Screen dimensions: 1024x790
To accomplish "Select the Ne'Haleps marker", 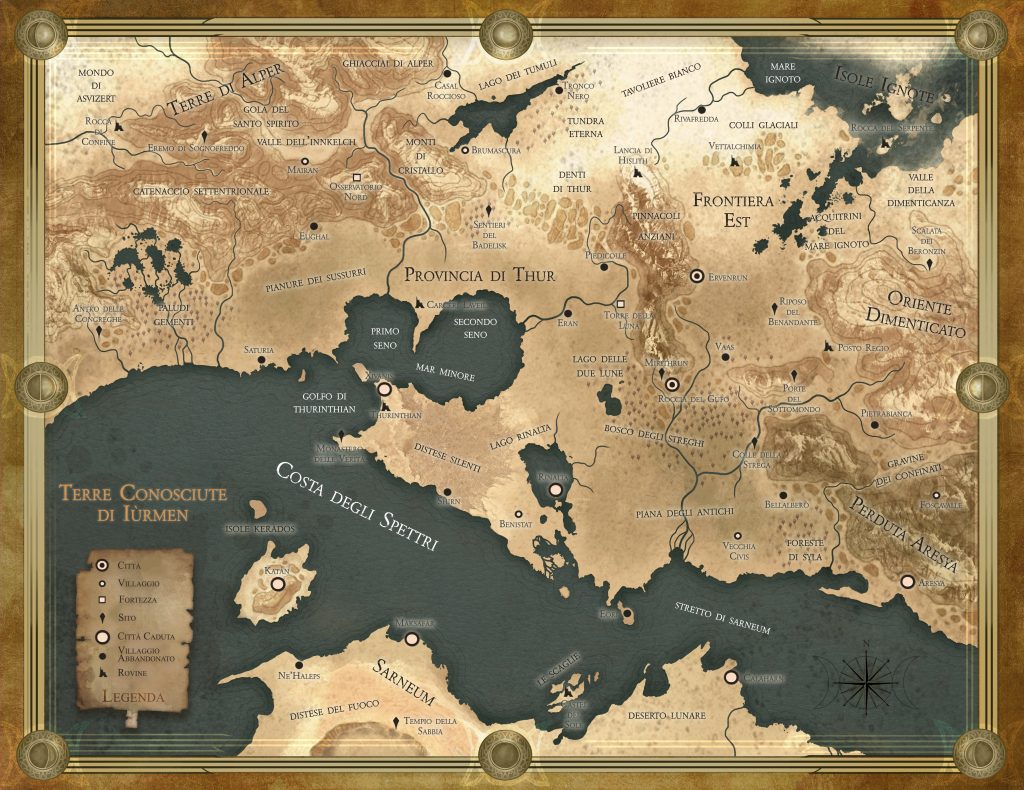I will point(298,665).
